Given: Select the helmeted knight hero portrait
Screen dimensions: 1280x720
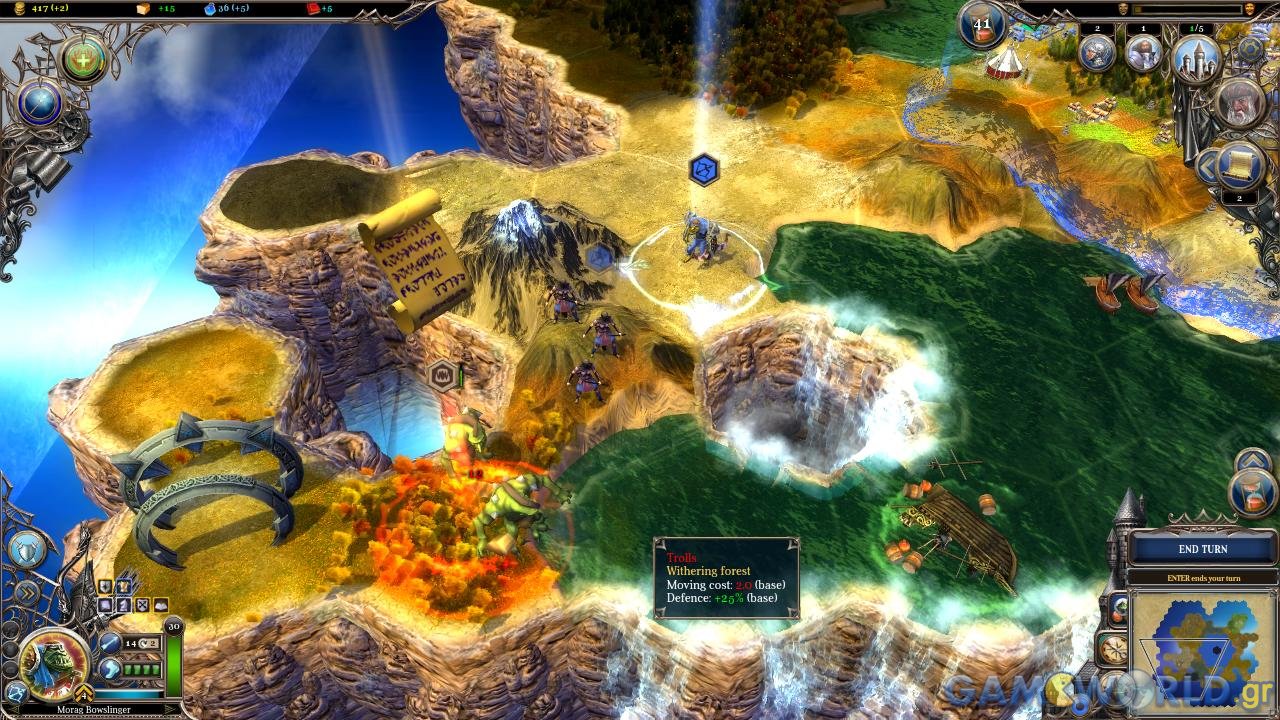Looking at the screenshot, I should coord(1097,54).
